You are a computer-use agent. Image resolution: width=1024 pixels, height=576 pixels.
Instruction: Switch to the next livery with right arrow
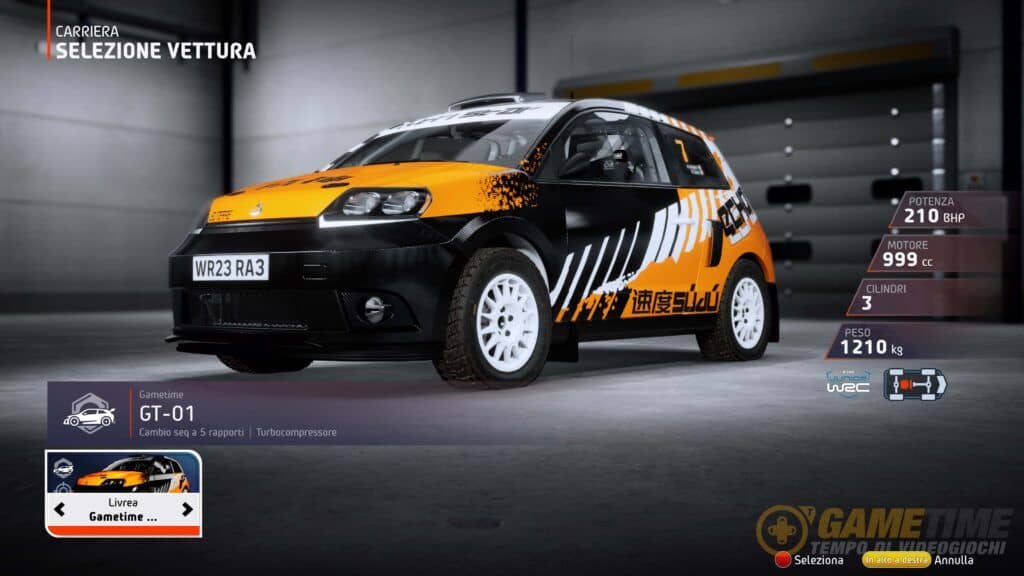[187, 509]
